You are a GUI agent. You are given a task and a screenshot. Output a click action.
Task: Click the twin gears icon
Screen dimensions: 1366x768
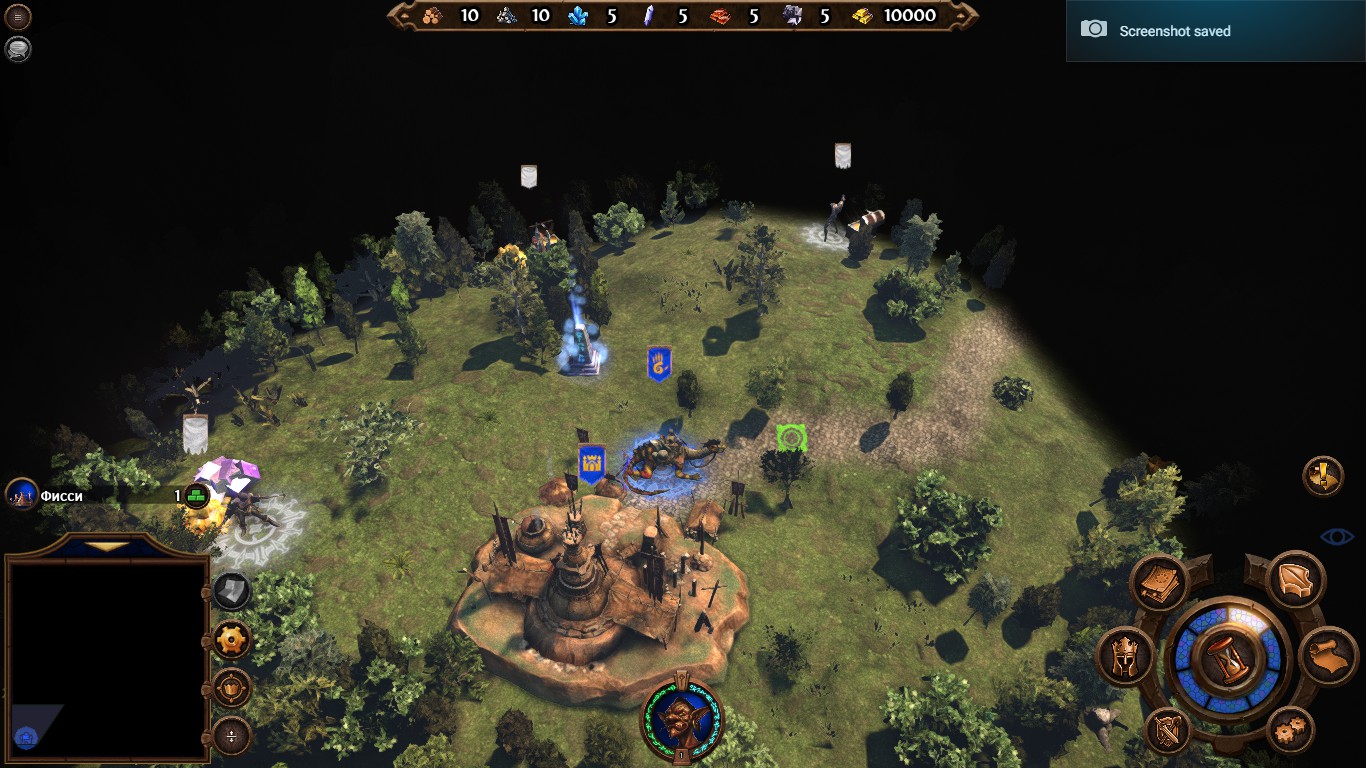pyautogui.click(x=1290, y=730)
